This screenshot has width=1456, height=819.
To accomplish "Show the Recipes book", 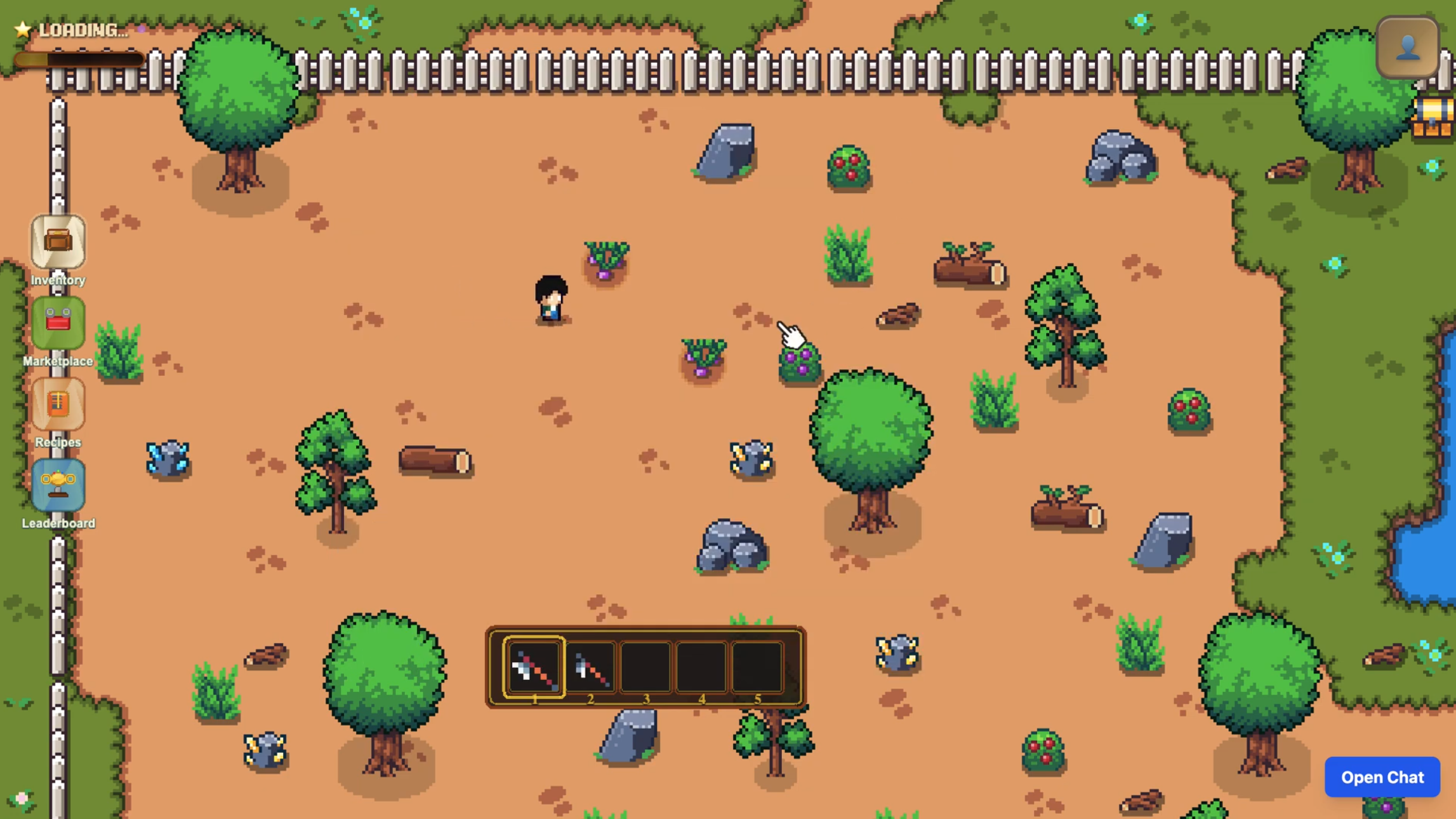I will [x=58, y=404].
